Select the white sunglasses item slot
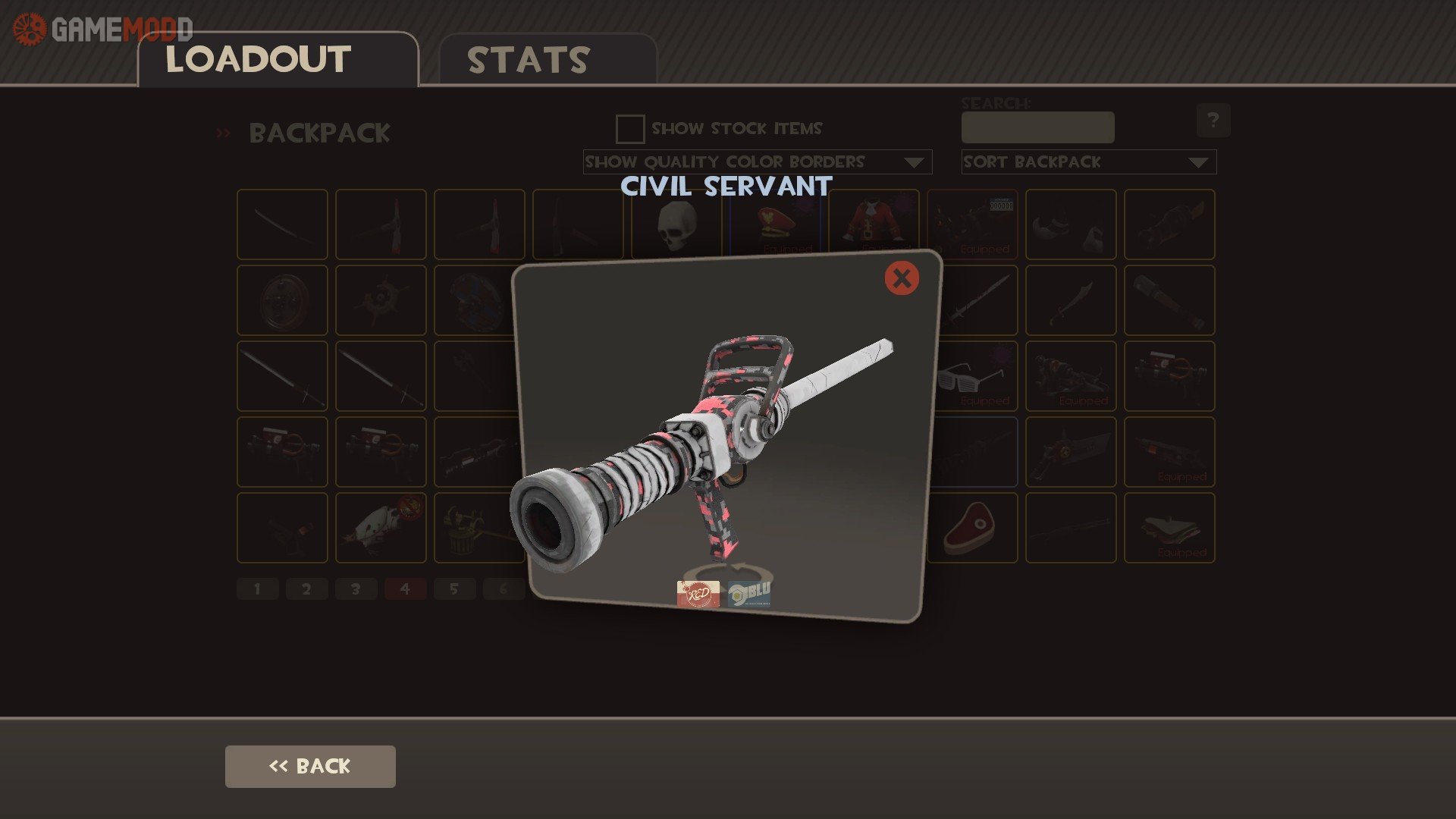Image resolution: width=1456 pixels, height=819 pixels. tap(971, 376)
